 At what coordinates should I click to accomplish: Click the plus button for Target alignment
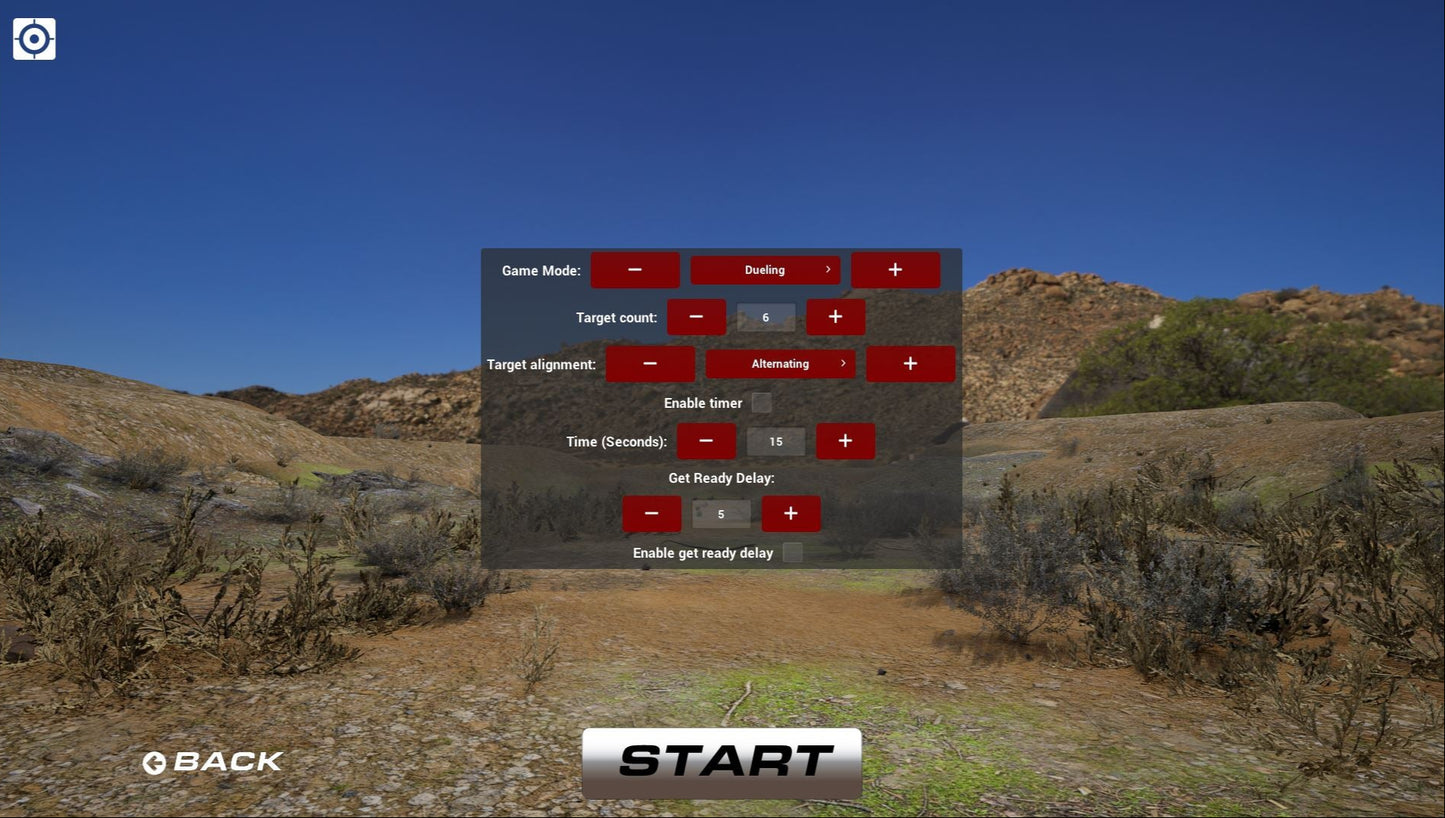pyautogui.click(x=910, y=363)
